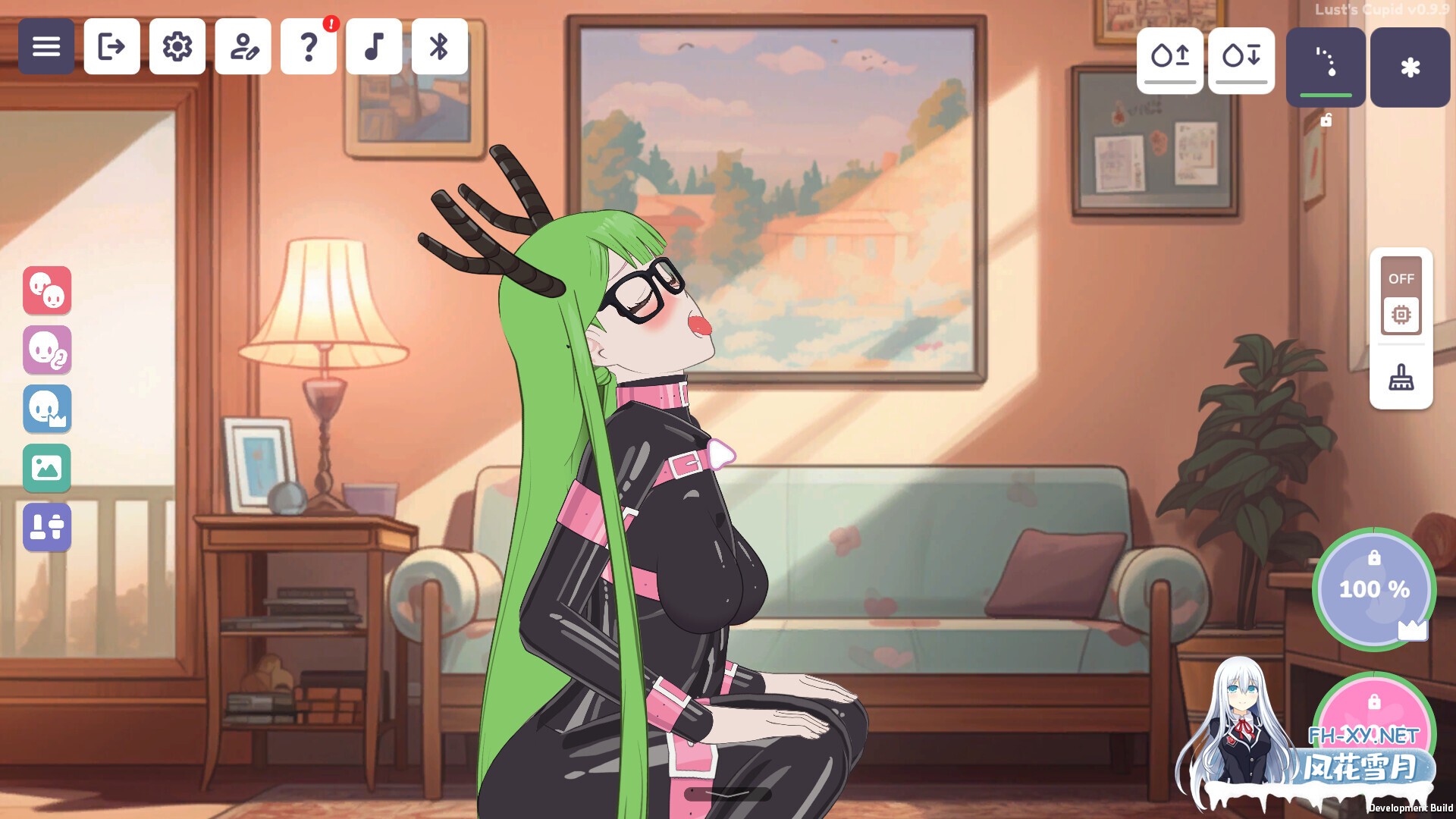Select the purple face-with-ear icon
The height and width of the screenshot is (819, 1456).
47,350
